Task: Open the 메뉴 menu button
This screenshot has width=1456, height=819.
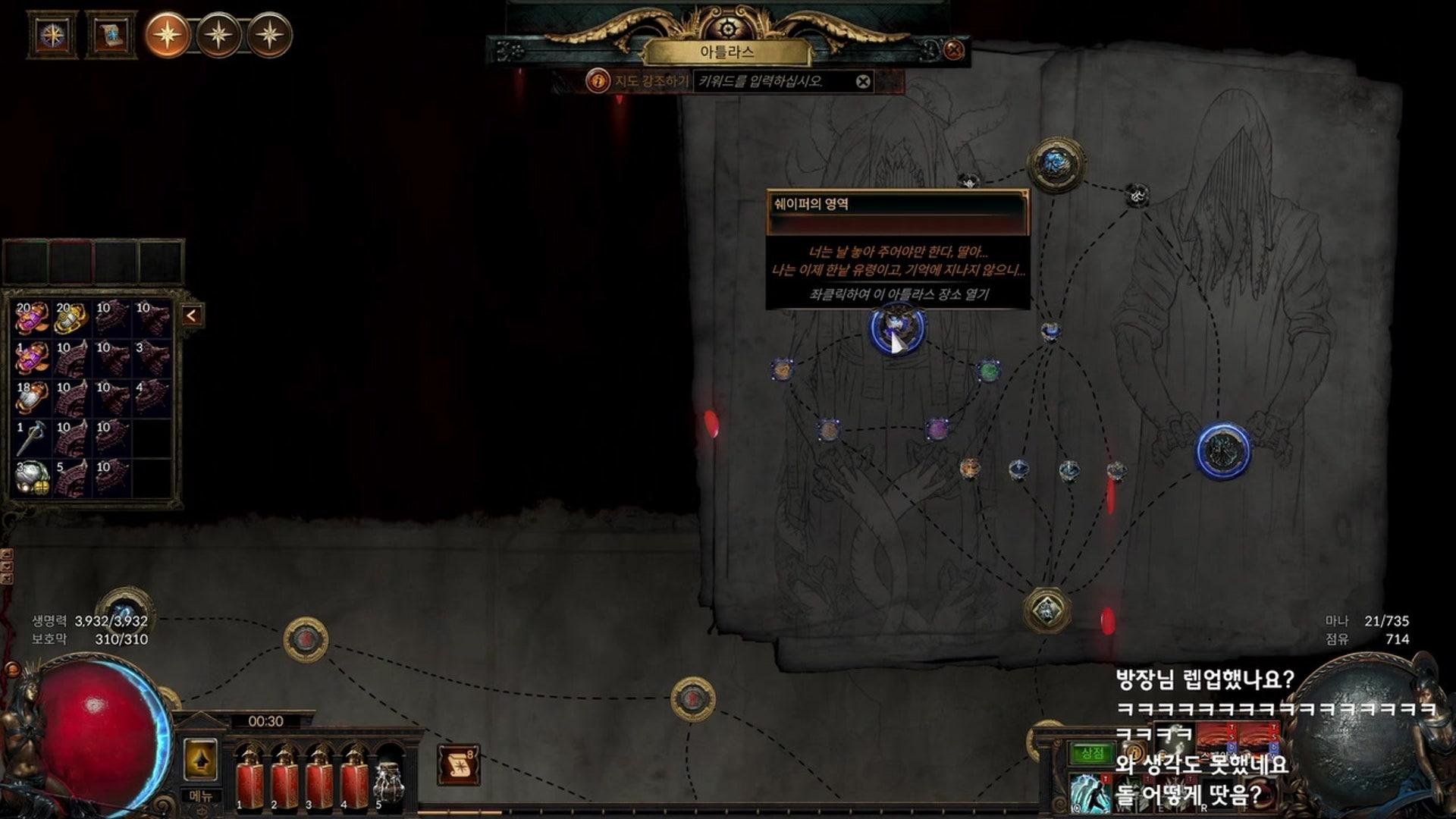Action: tap(201, 796)
